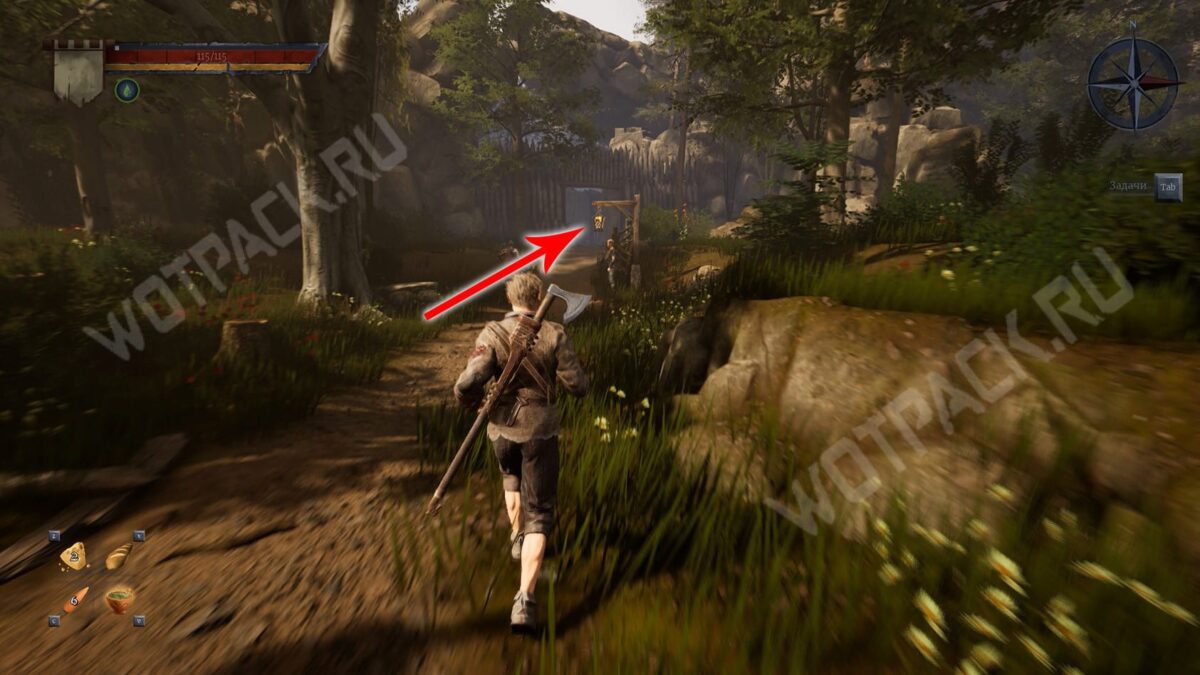This screenshot has height=675, width=1200.
Task: Use the bread loaf quick slot
Action: click(119, 556)
